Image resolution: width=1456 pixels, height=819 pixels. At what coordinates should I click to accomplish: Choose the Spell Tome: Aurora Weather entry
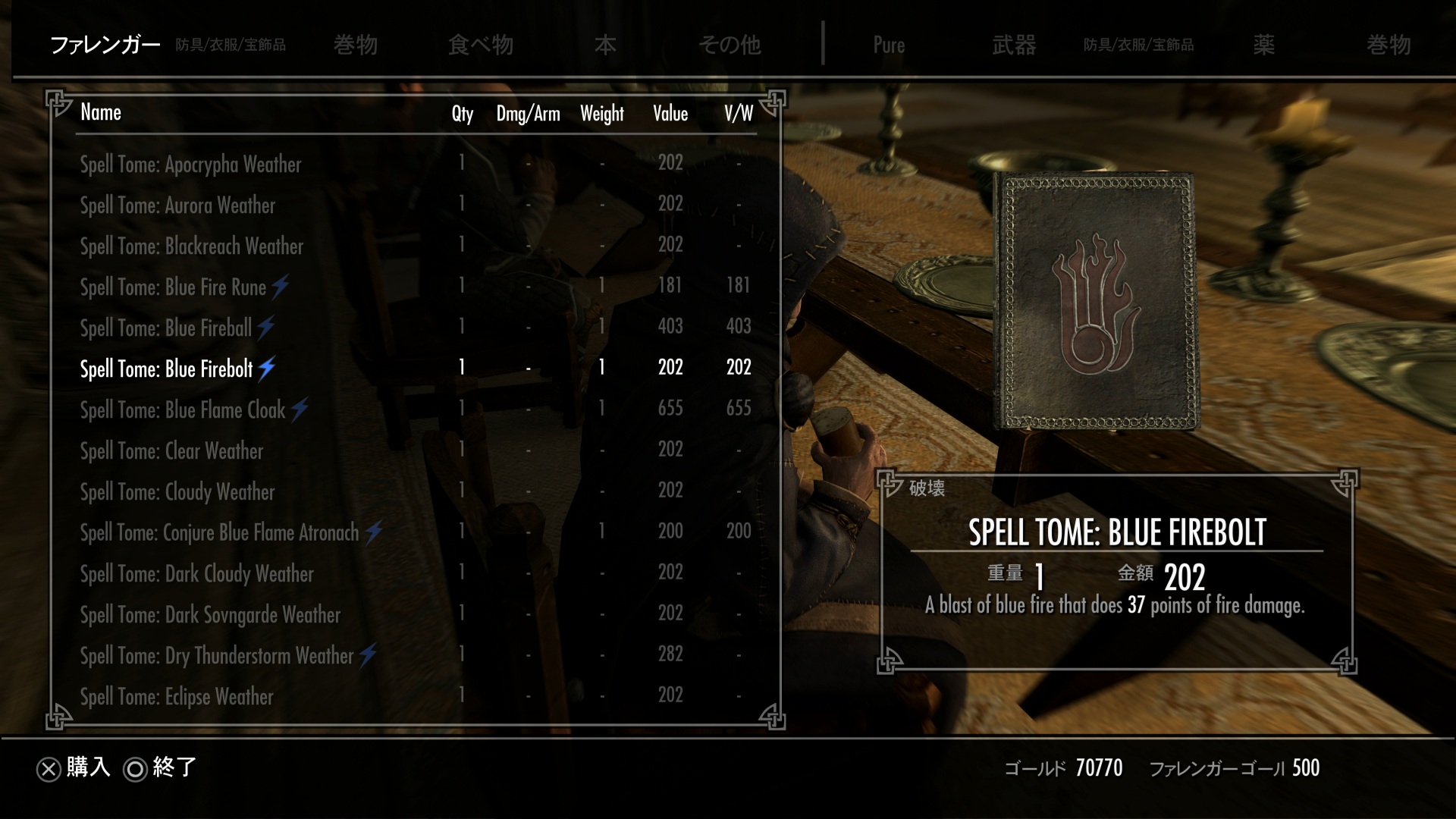[x=178, y=205]
